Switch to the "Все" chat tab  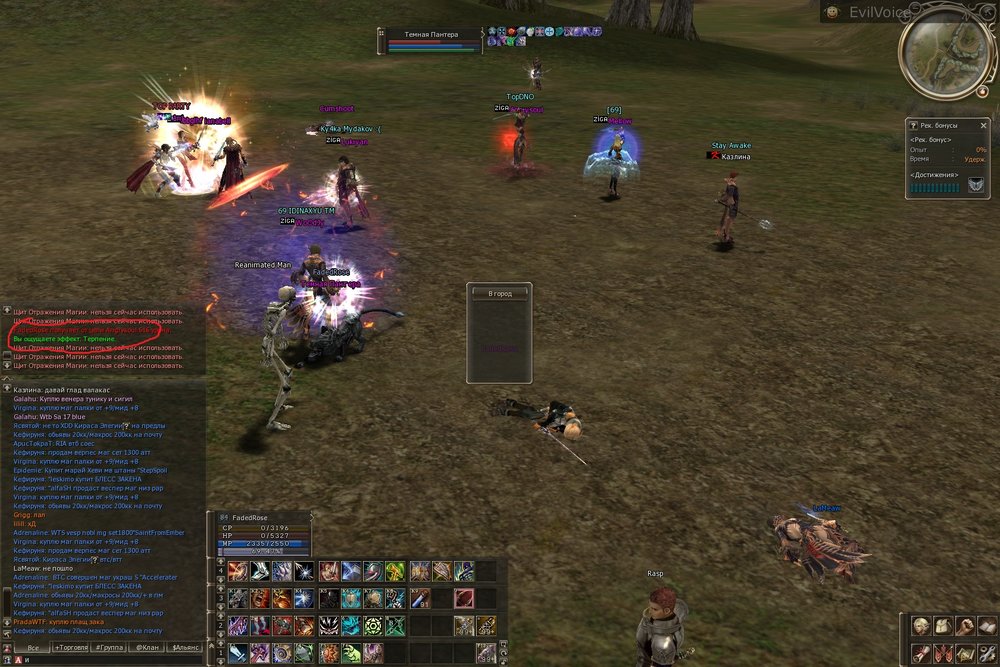[x=33, y=648]
